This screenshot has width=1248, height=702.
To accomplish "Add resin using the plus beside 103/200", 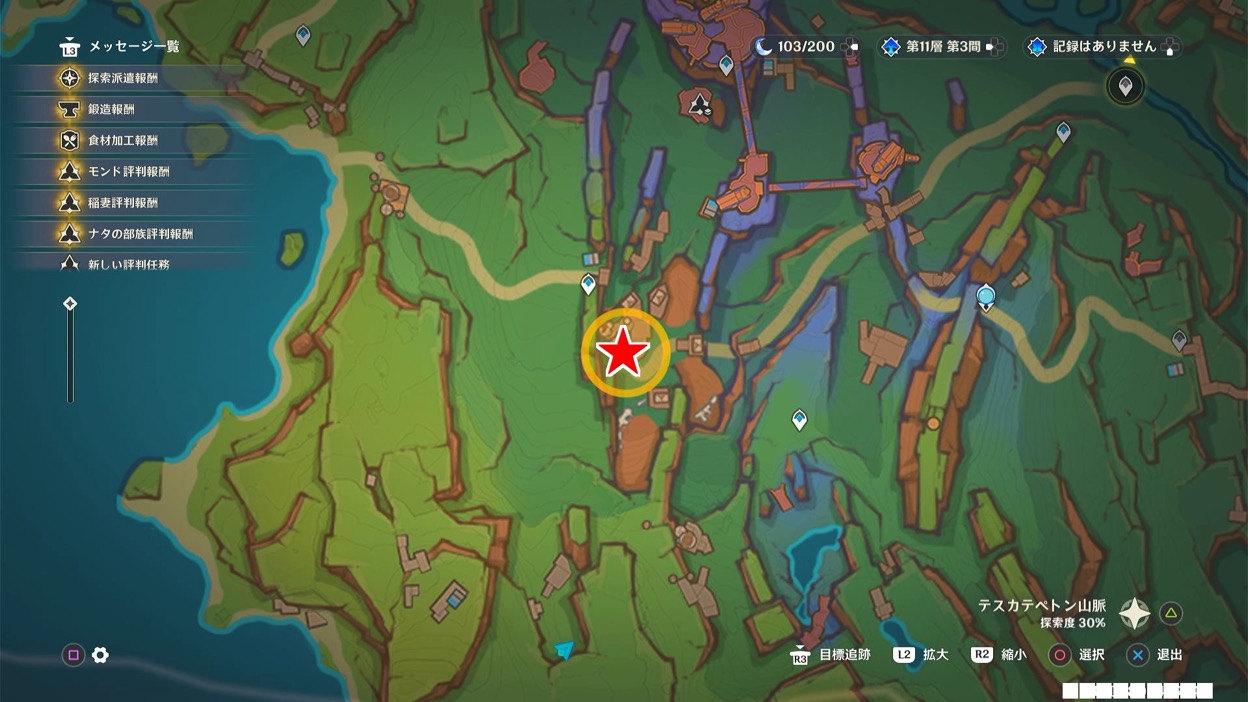I will [850, 47].
